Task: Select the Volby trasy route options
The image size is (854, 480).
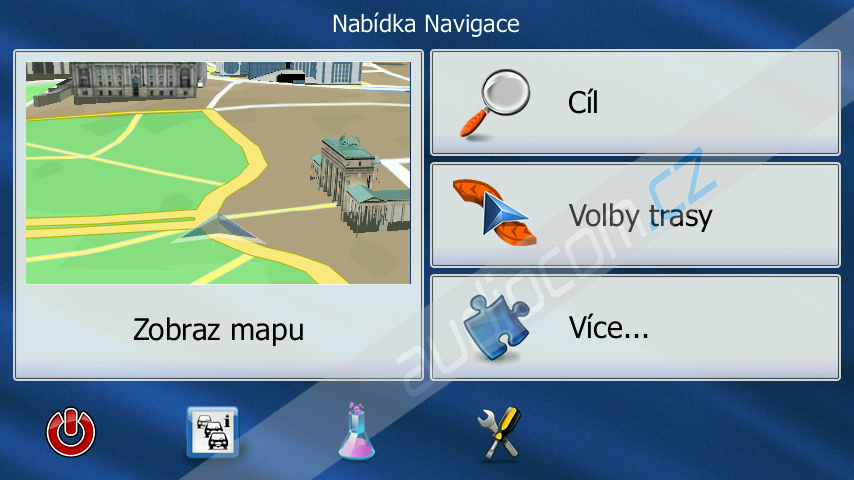Action: pos(634,215)
